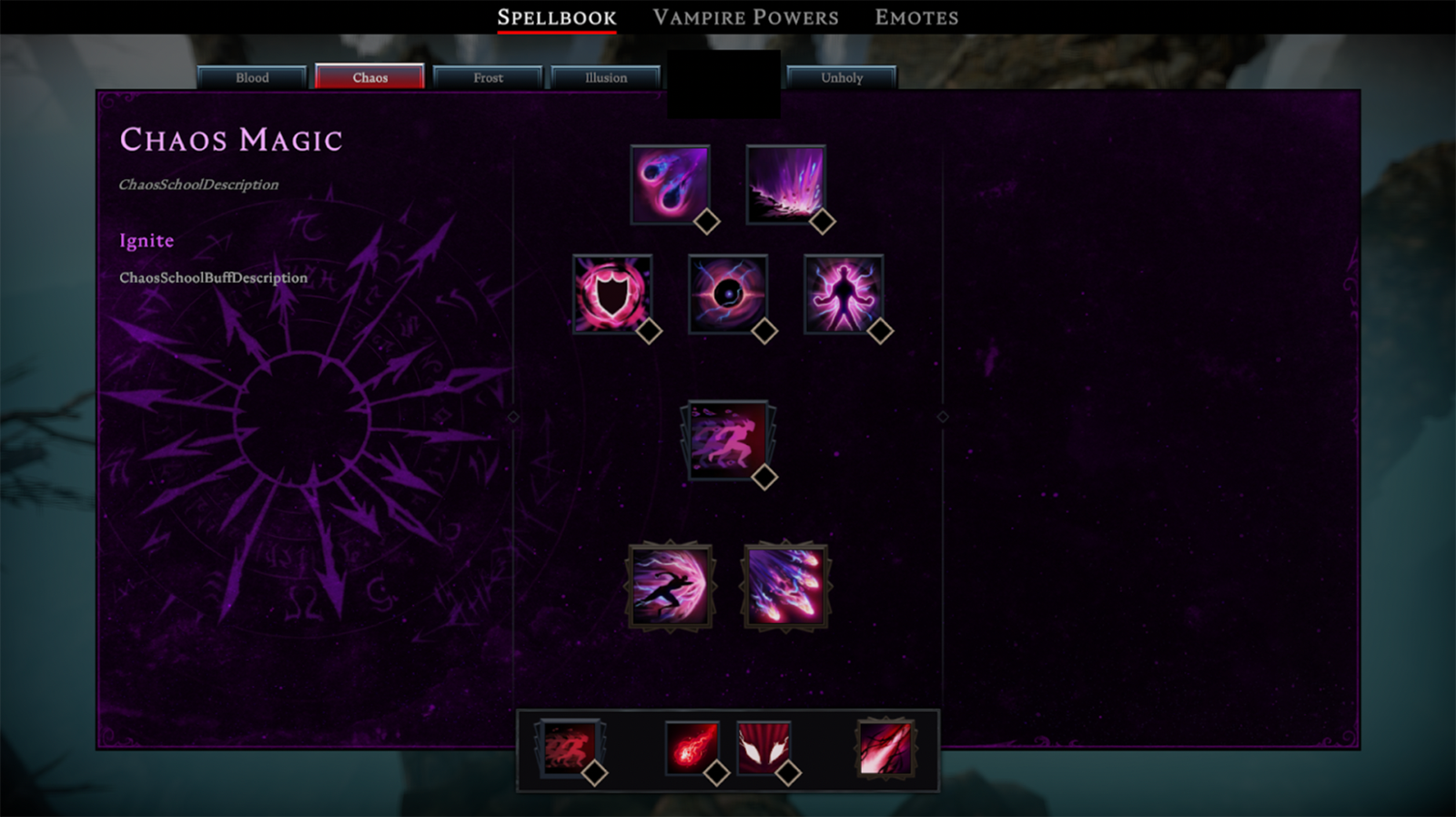Image resolution: width=1456 pixels, height=817 pixels.
Task: Select the twin chaos orbs spell icon
Action: tap(670, 185)
